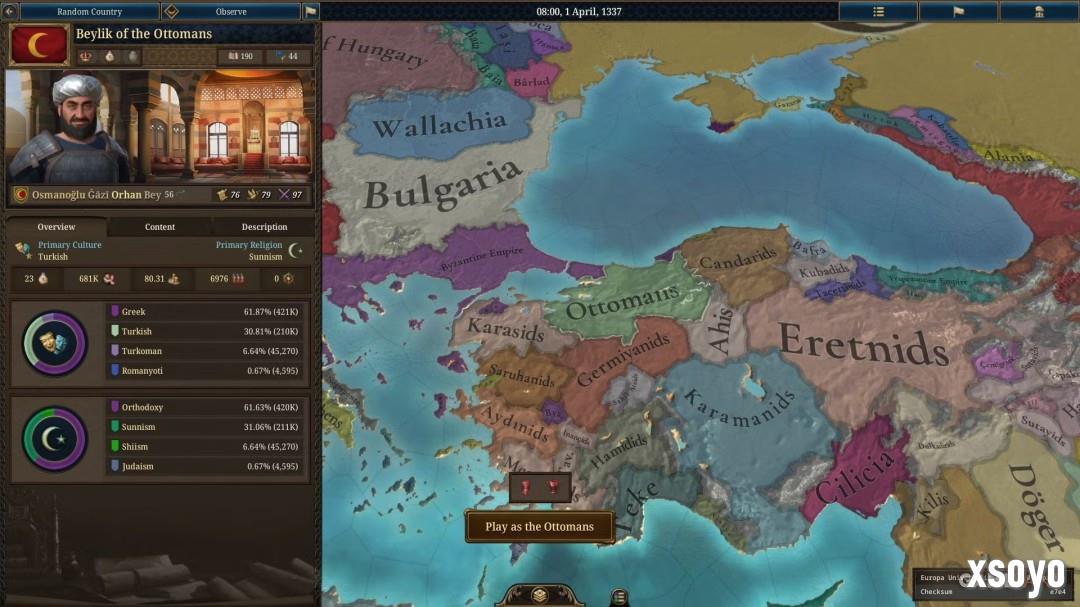Screen dimensions: 1080x607
Task: Click the top-right flag button
Action: pos(958,12)
